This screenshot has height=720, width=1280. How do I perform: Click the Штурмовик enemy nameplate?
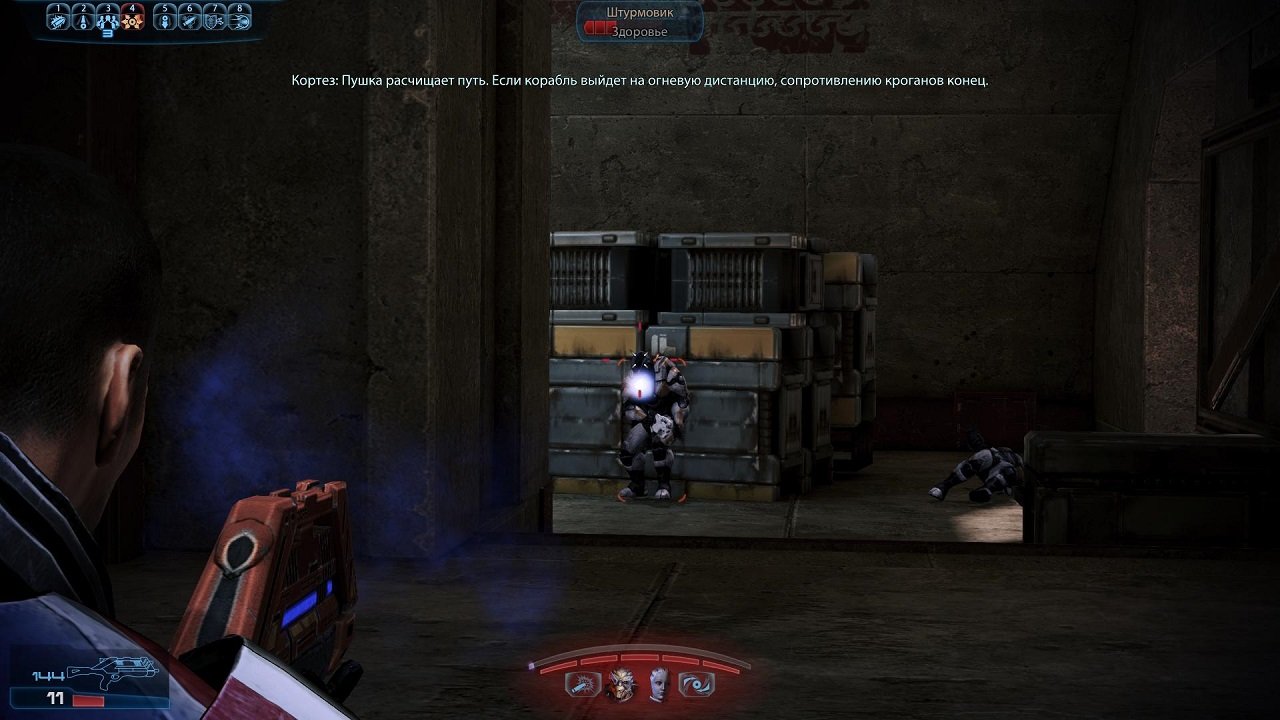click(x=641, y=13)
